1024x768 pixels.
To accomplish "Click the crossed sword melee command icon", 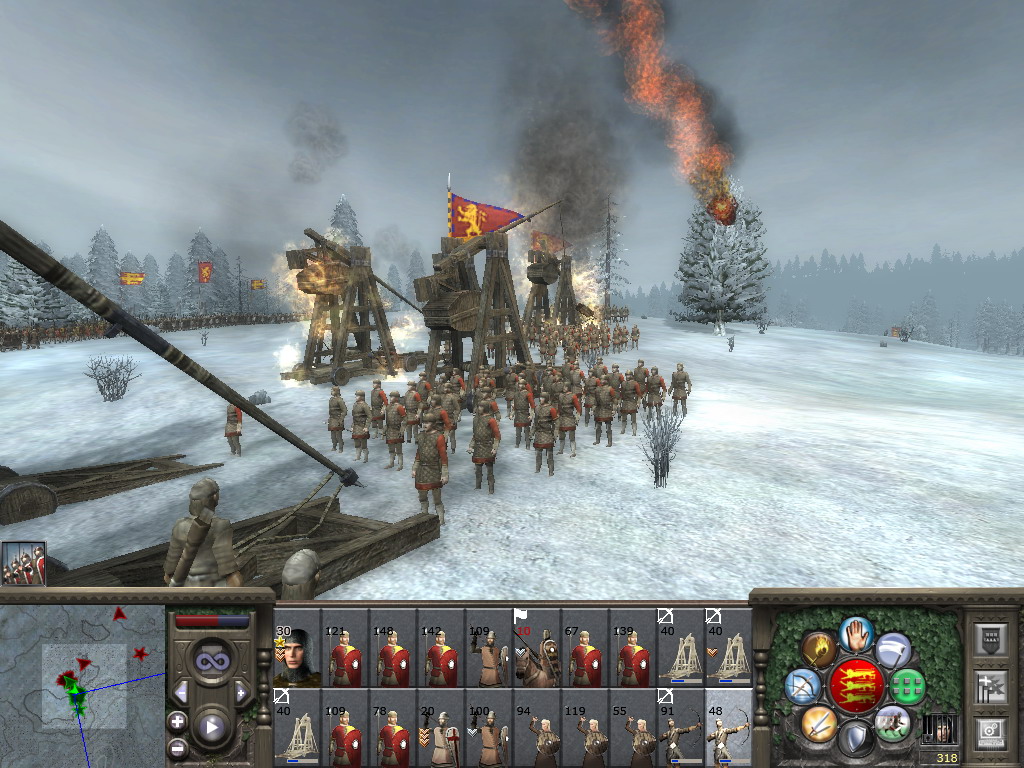I will click(x=819, y=722).
